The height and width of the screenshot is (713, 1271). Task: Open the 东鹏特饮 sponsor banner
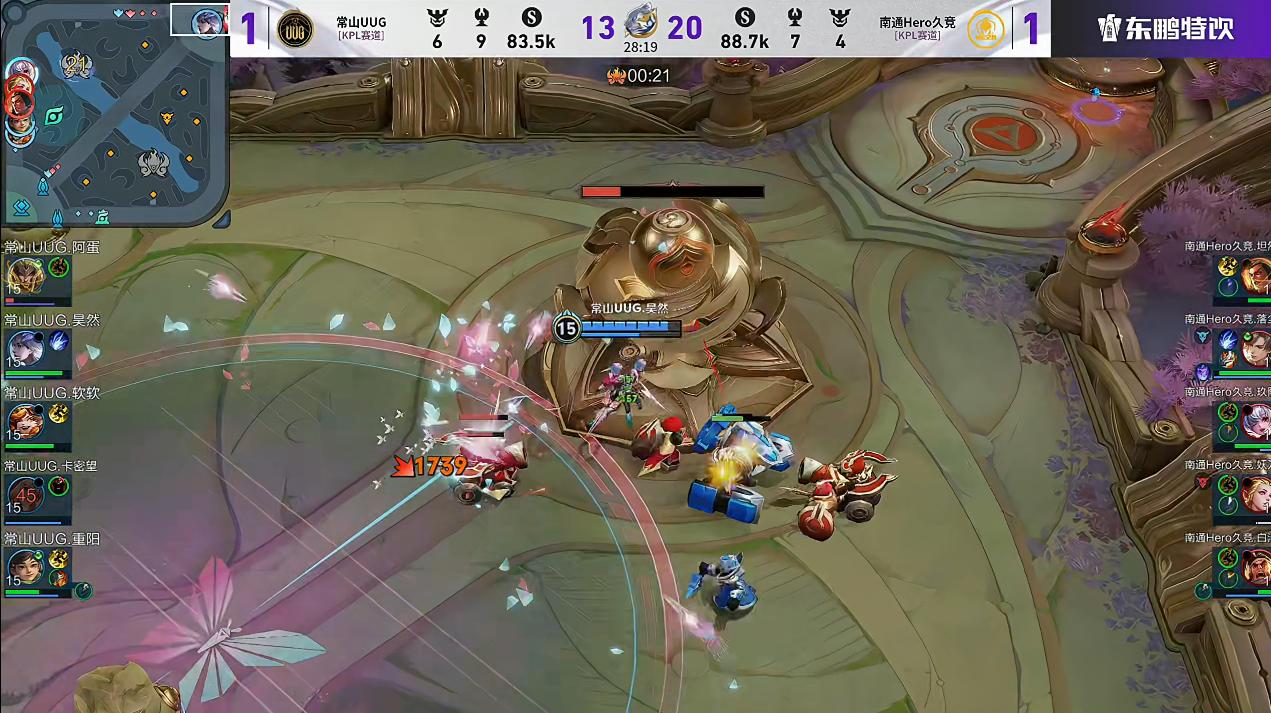[1165, 28]
